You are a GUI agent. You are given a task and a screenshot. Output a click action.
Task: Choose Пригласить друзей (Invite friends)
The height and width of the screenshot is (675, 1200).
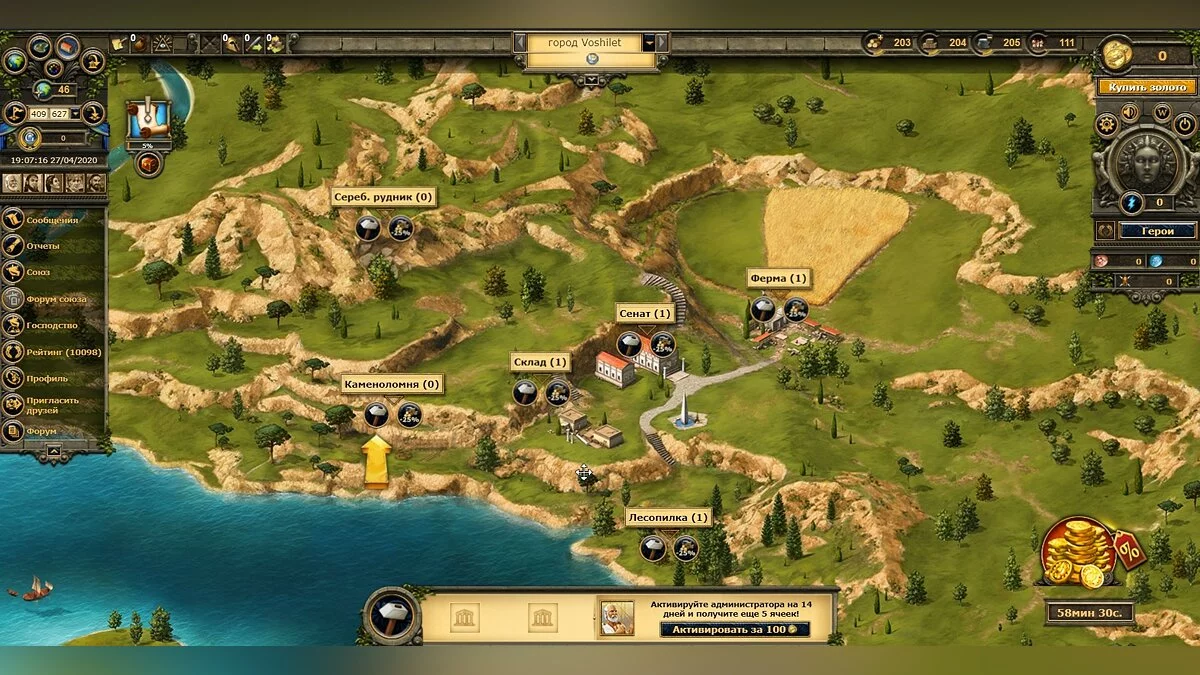click(x=56, y=405)
